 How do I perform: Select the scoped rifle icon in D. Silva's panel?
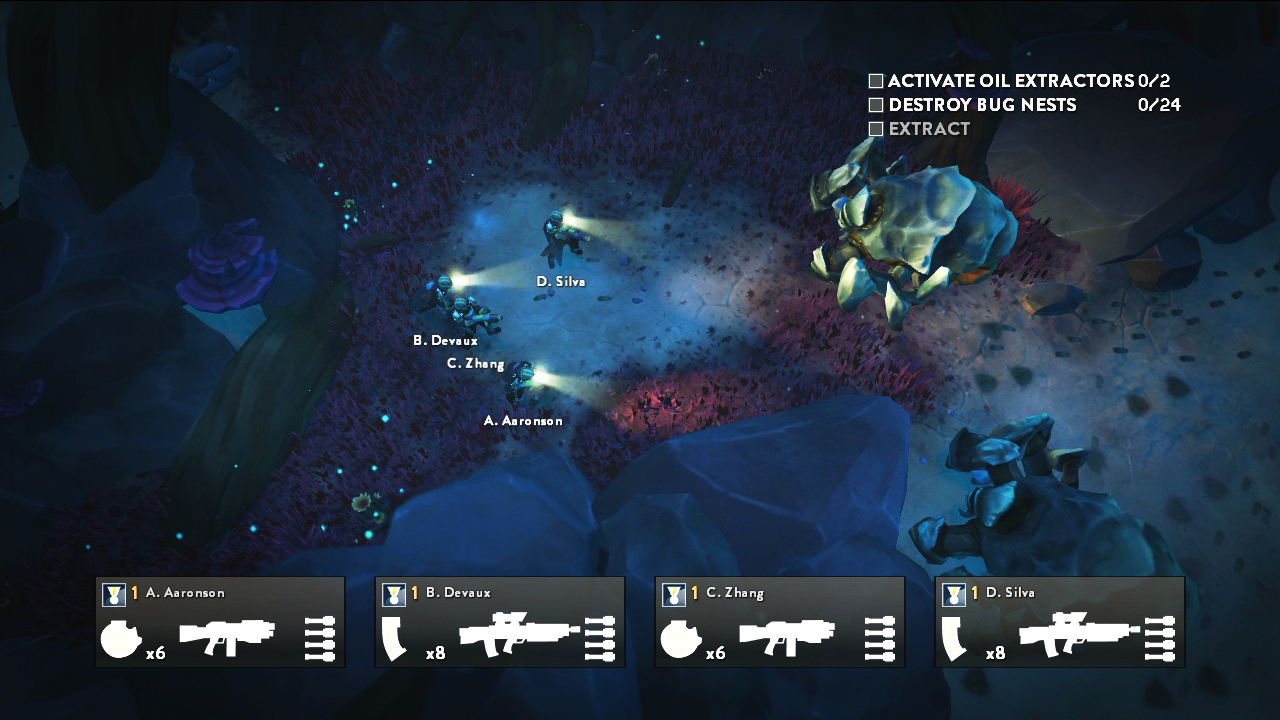(1078, 634)
